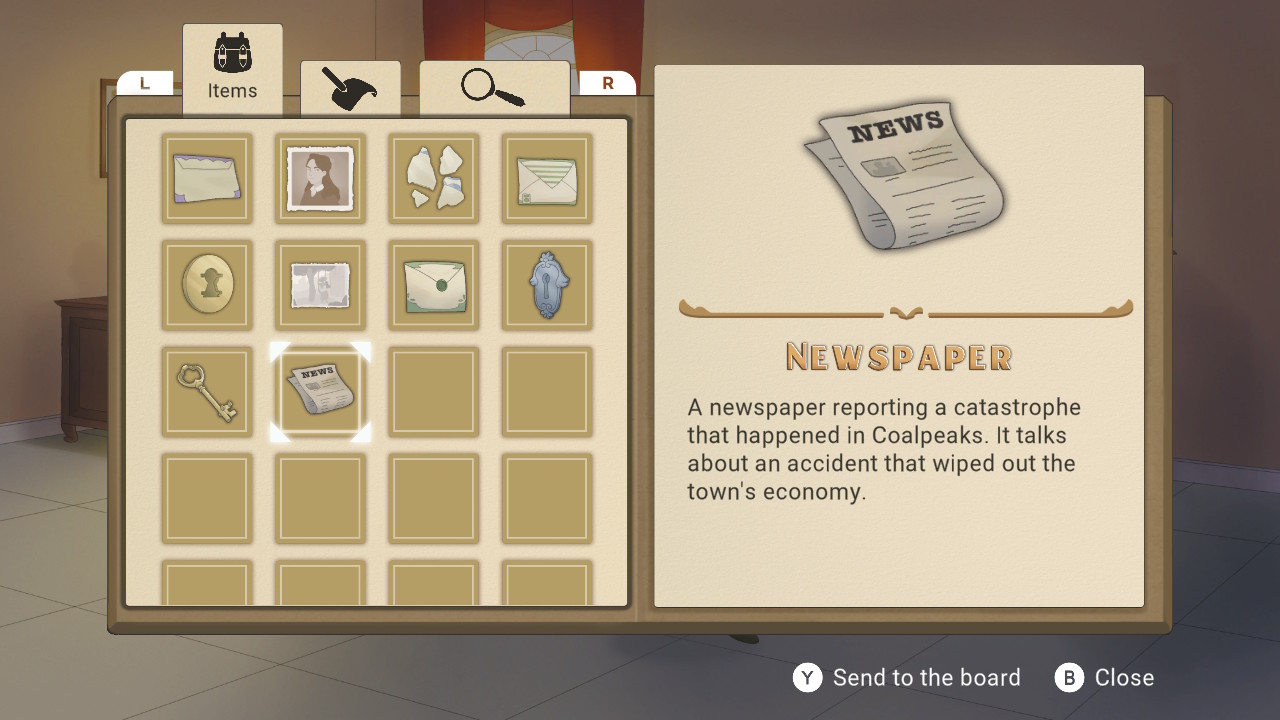Switch to the Items backpack tab
The image size is (1280, 720).
pos(232,68)
